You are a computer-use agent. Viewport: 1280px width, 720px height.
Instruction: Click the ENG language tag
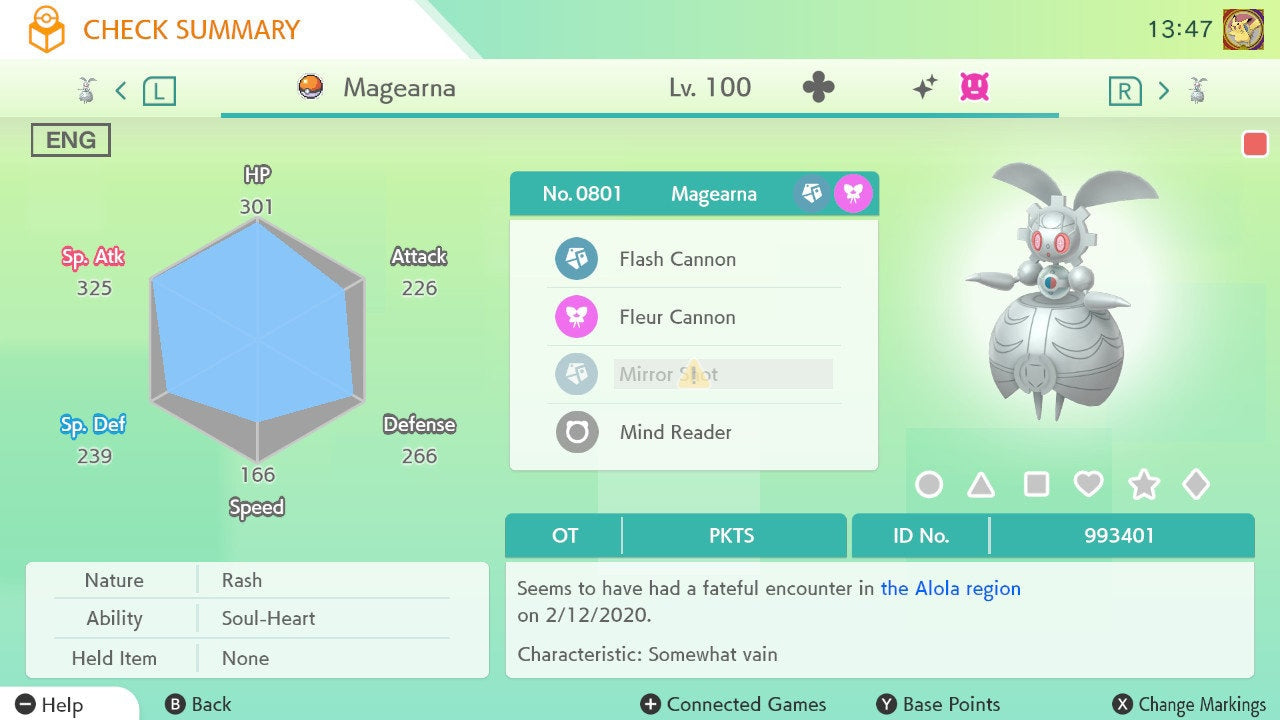tap(71, 140)
